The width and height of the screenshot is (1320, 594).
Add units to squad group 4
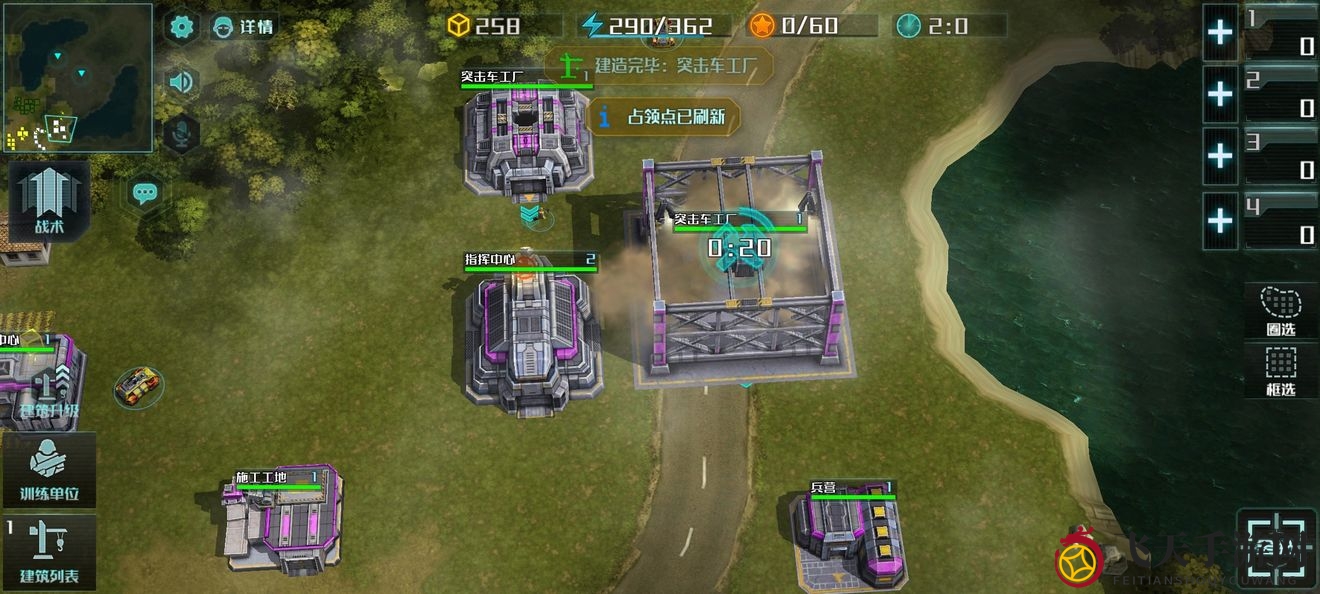[1220, 219]
